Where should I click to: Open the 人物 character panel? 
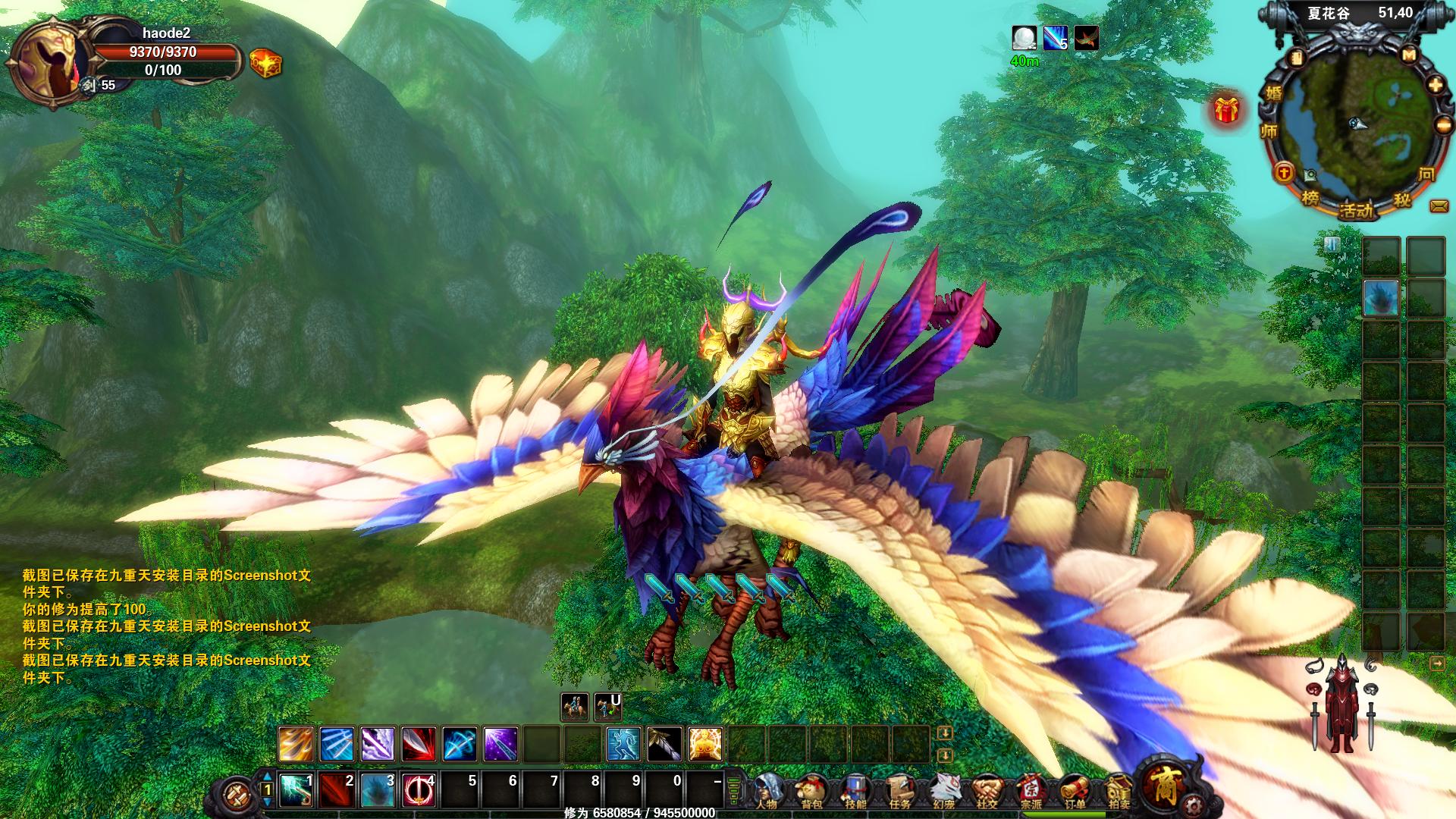click(x=768, y=792)
